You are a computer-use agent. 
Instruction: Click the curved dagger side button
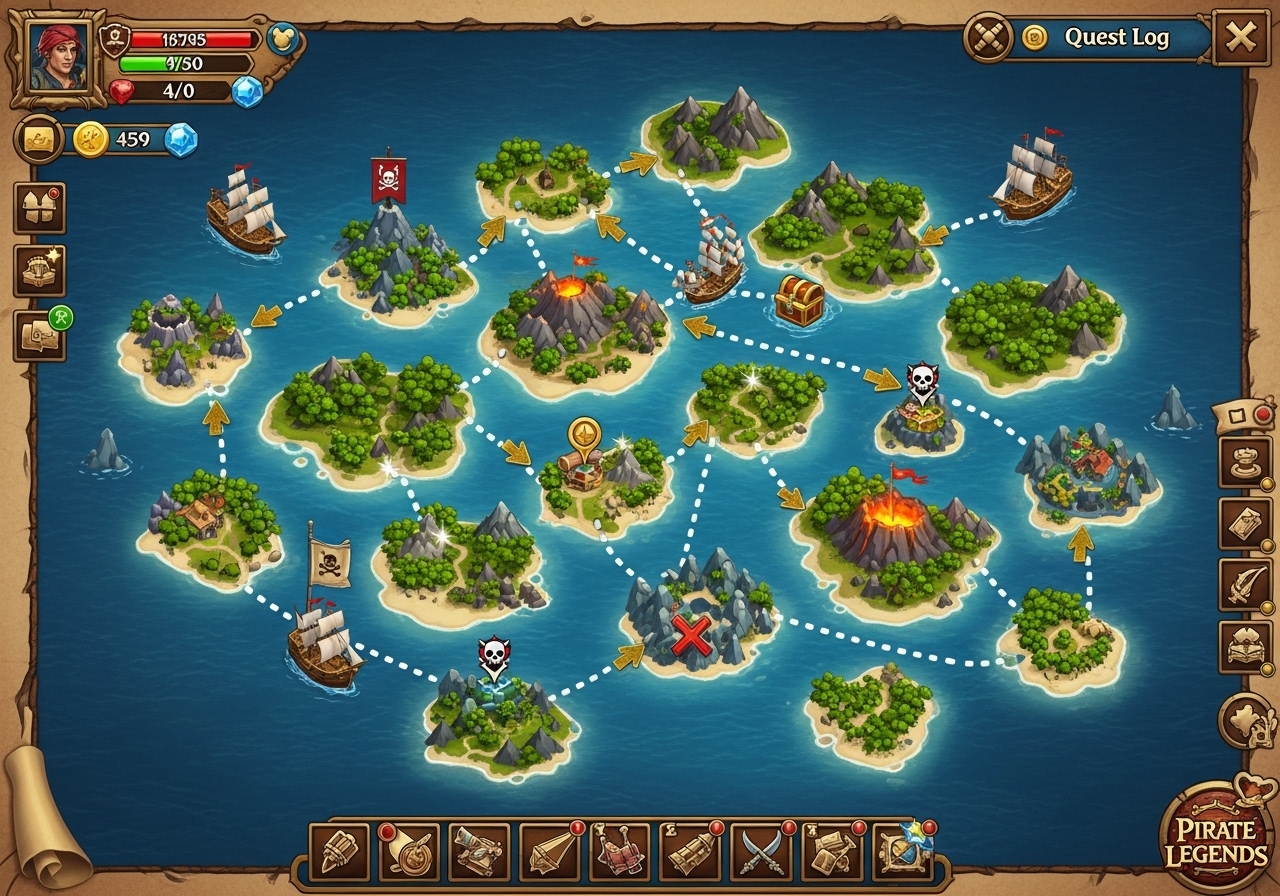pyautogui.click(x=1245, y=585)
